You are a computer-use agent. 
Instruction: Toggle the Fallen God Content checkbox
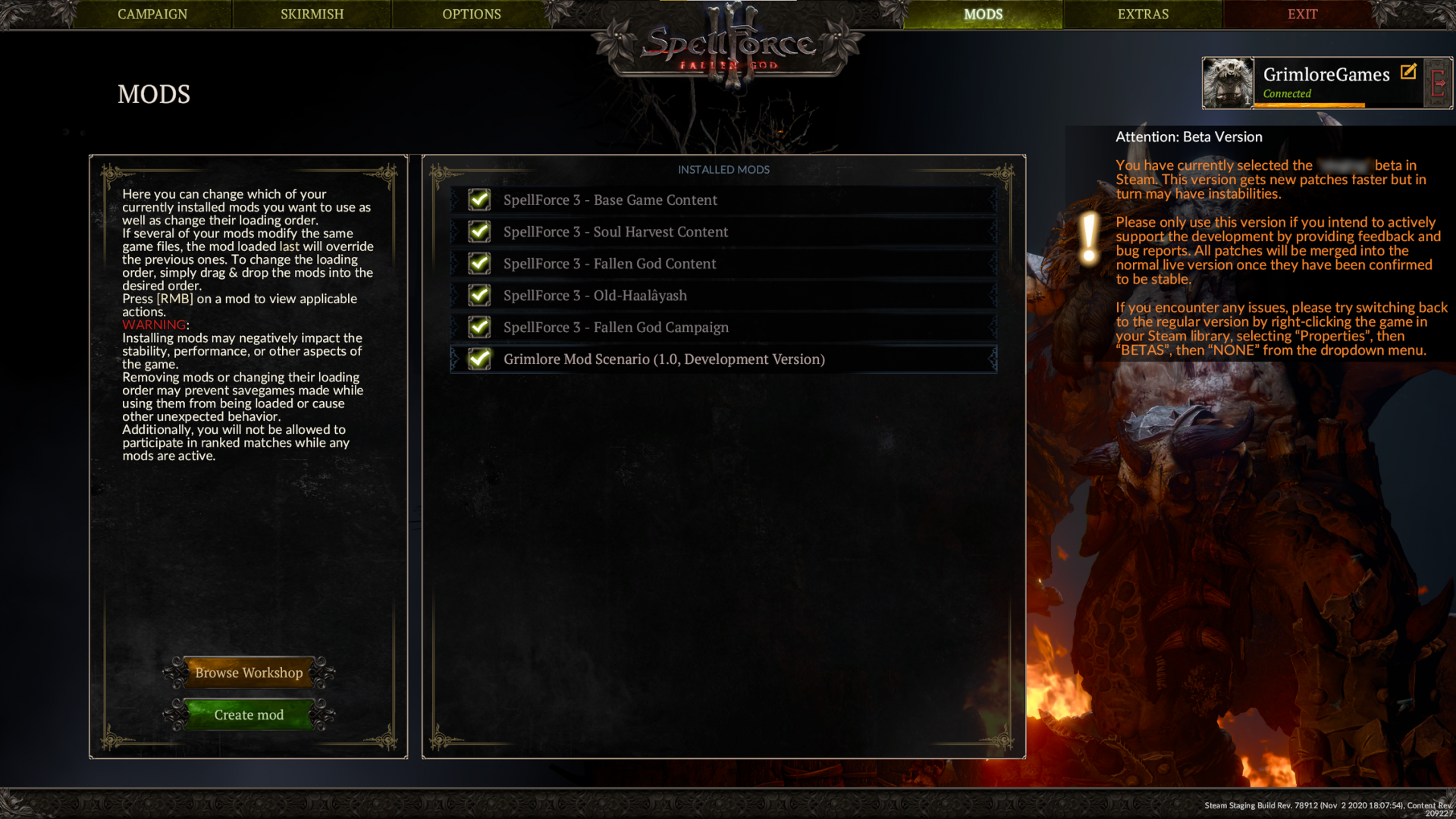[479, 263]
